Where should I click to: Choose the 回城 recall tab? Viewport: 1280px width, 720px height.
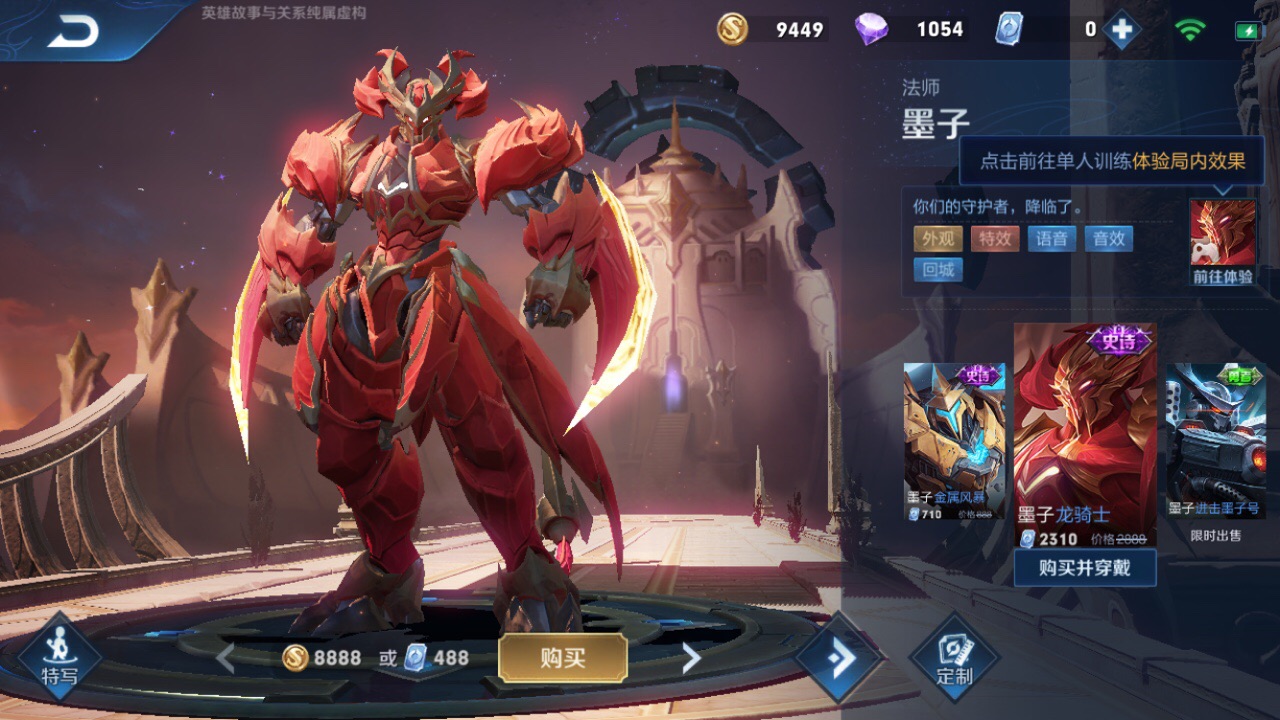click(x=937, y=270)
